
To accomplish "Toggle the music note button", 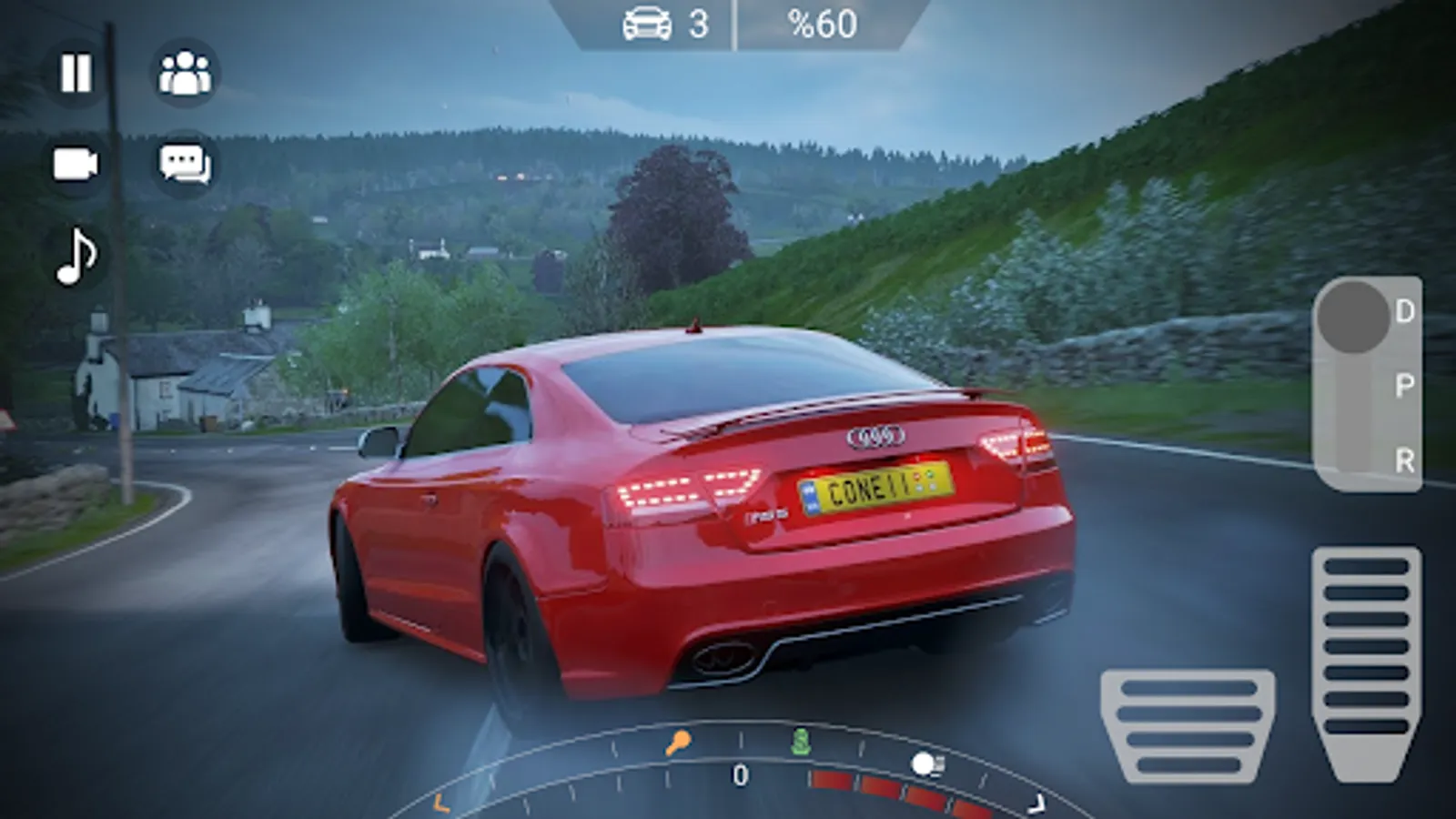I will click(76, 256).
